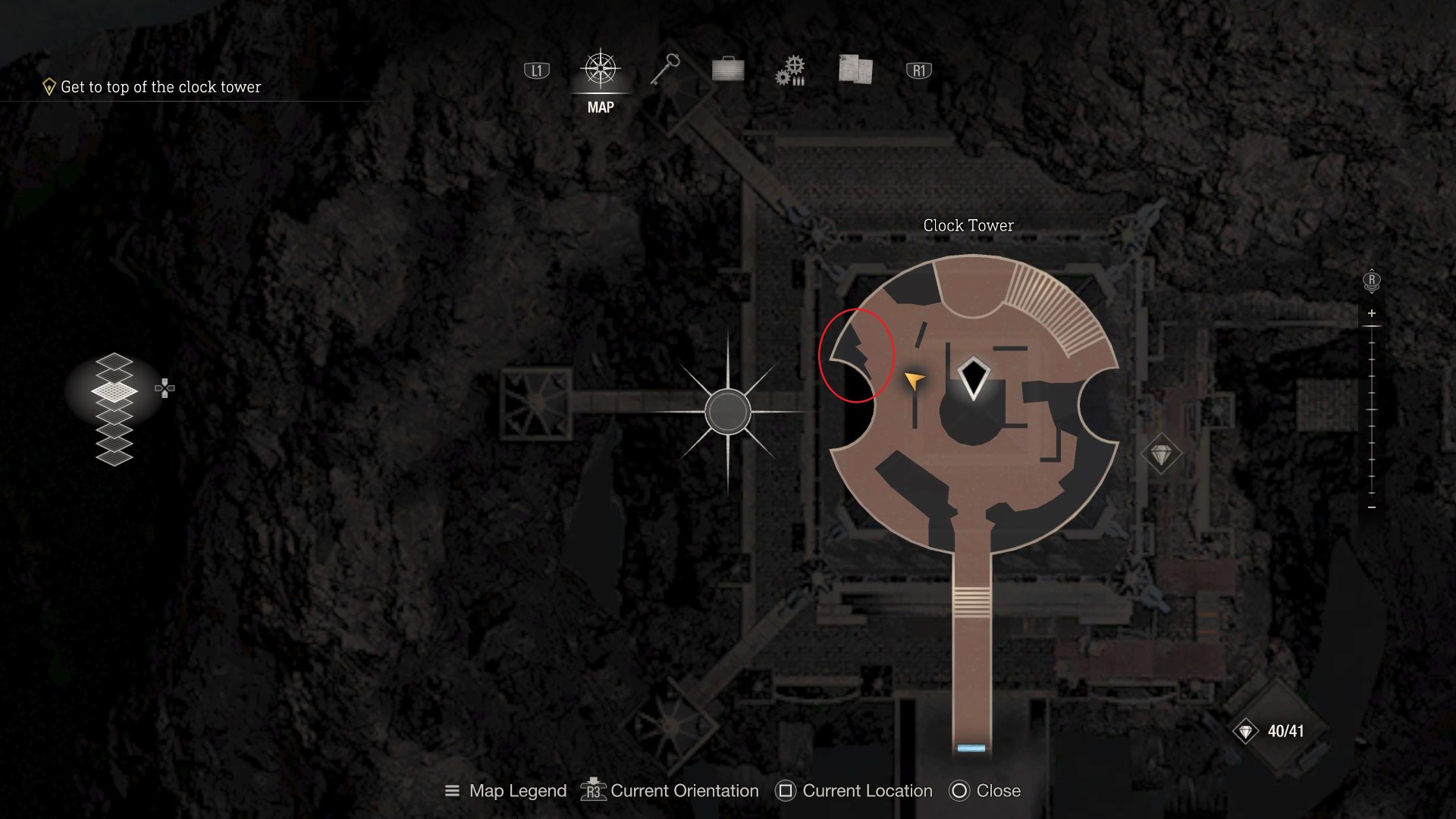The width and height of the screenshot is (1456, 819).
Task: Close the map screen
Action: tap(985, 791)
